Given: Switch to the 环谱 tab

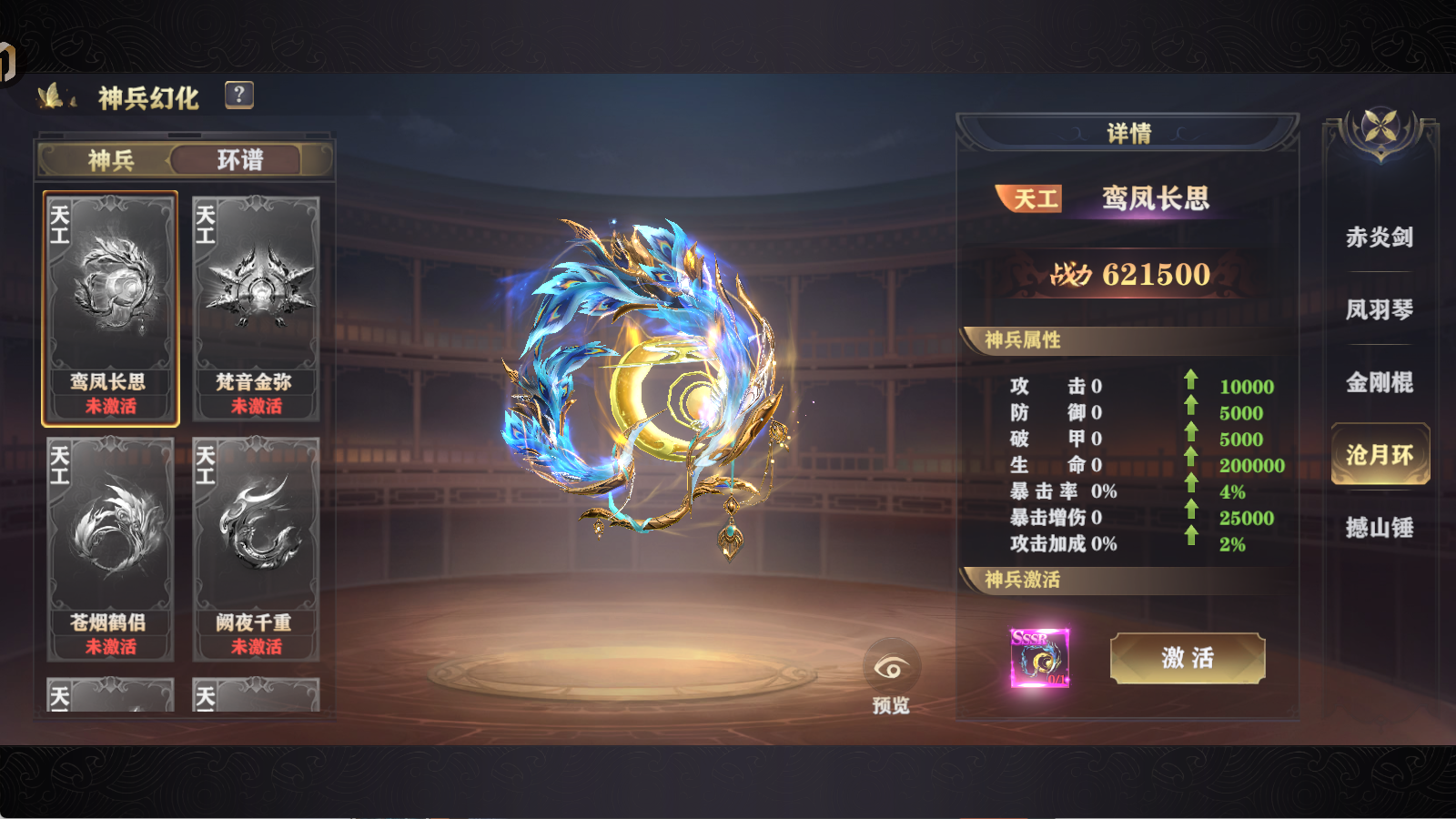Looking at the screenshot, I should tap(239, 159).
